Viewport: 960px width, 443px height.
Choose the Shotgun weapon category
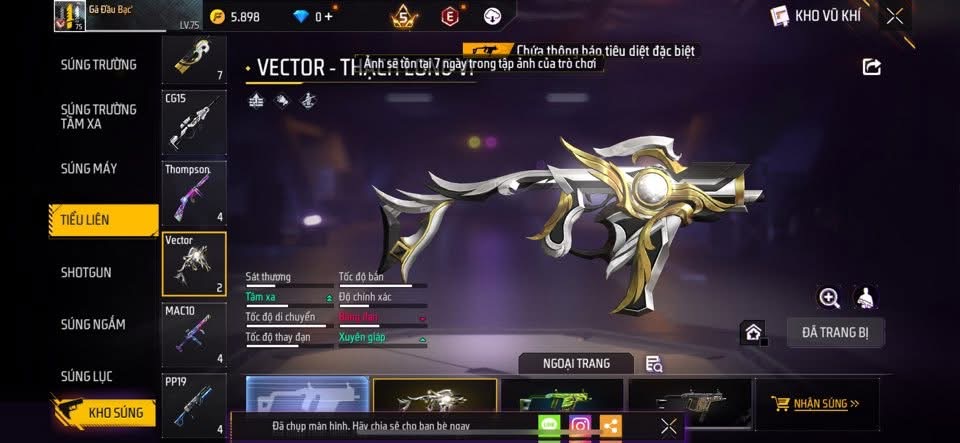(x=86, y=272)
